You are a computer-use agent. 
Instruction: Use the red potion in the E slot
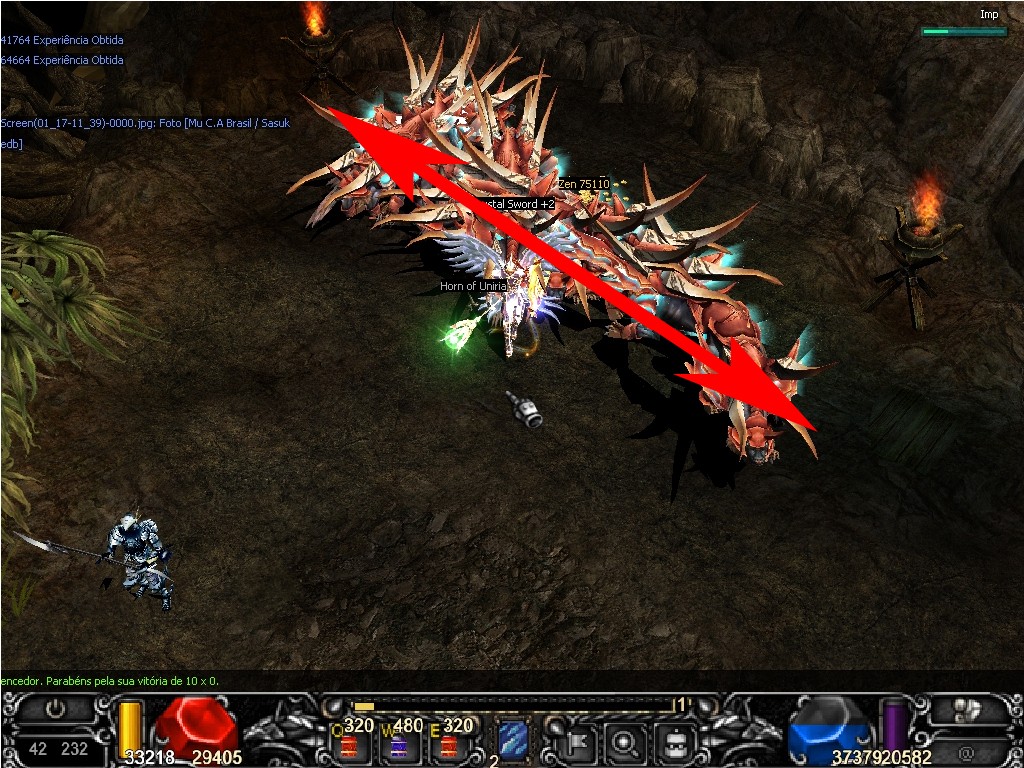(x=448, y=743)
